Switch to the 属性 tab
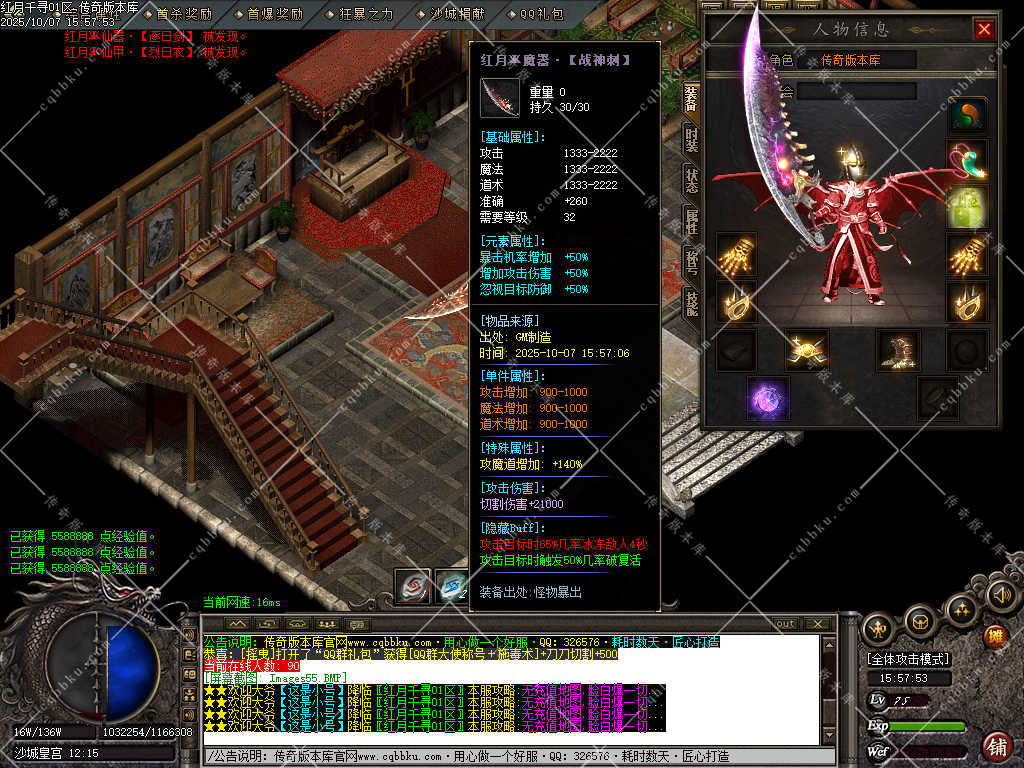Image resolution: width=1024 pixels, height=768 pixels. [x=691, y=220]
